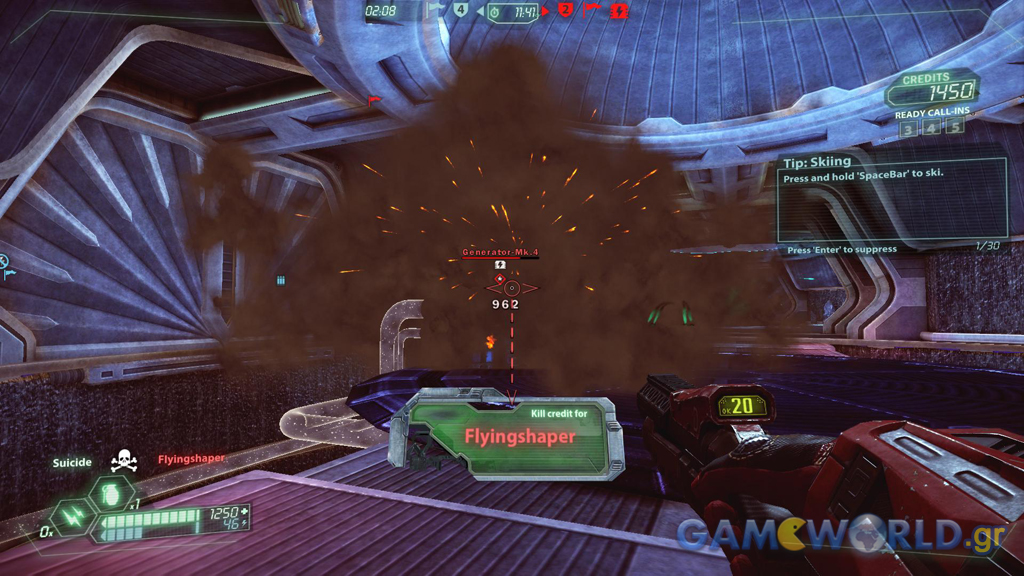Click the red enemy generator icon

tap(618, 11)
